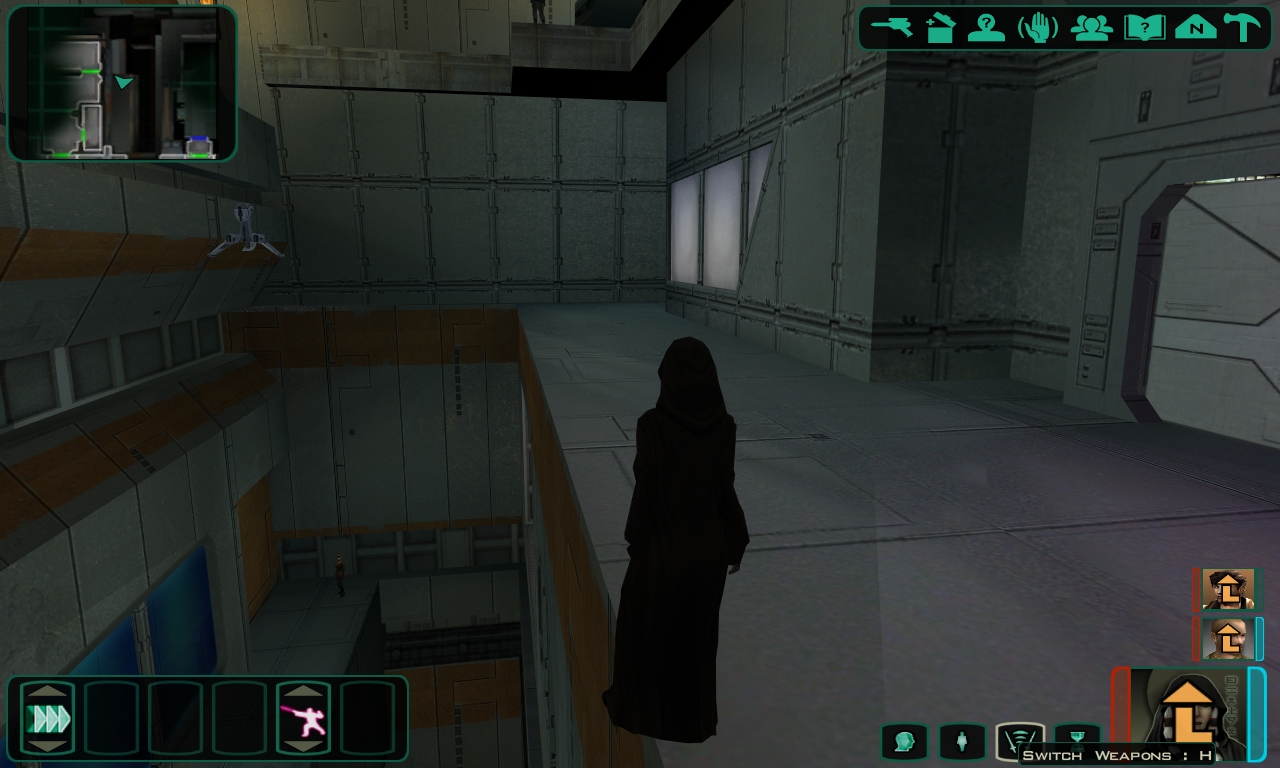Open the character sheet icon with question mark
This screenshot has width=1280, height=768.
987,27
